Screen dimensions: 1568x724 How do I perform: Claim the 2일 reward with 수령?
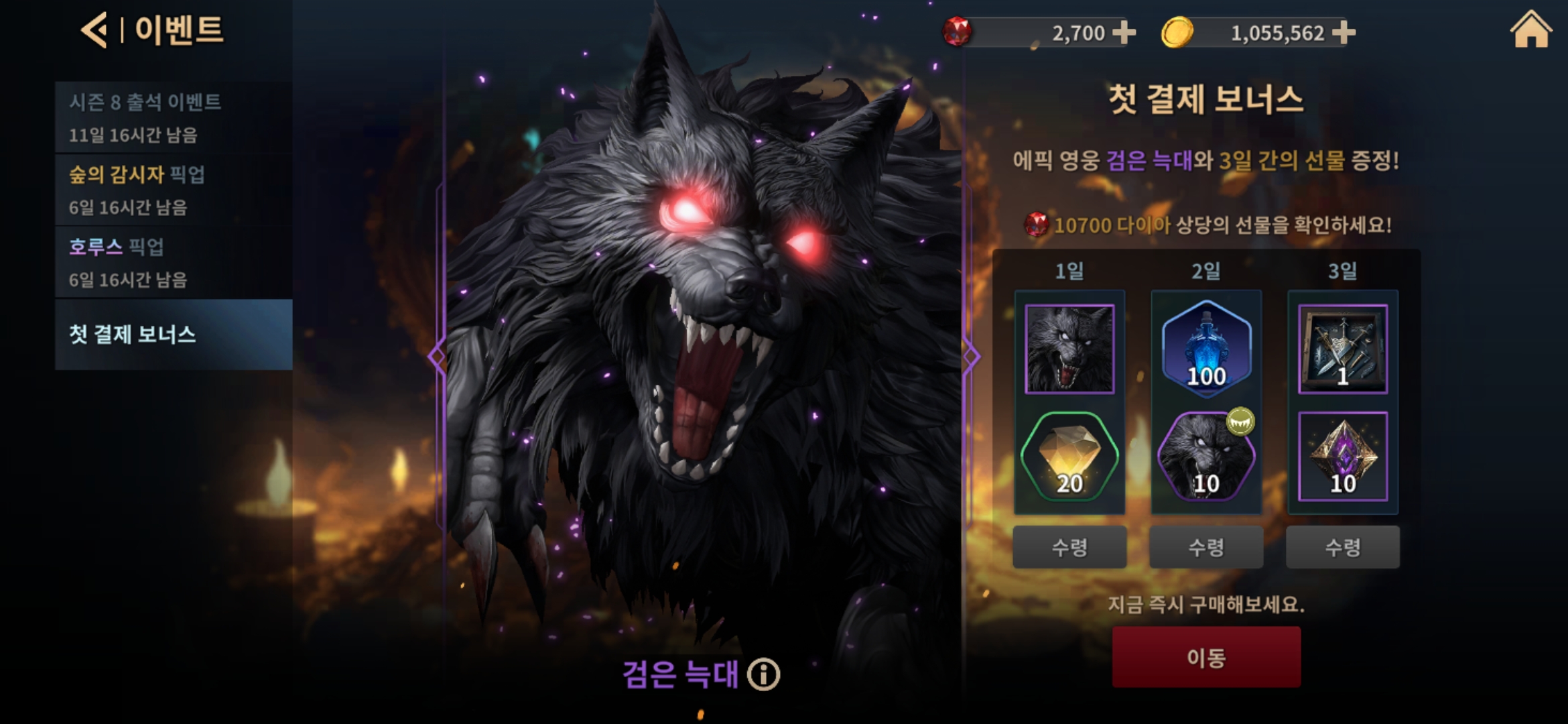1206,547
